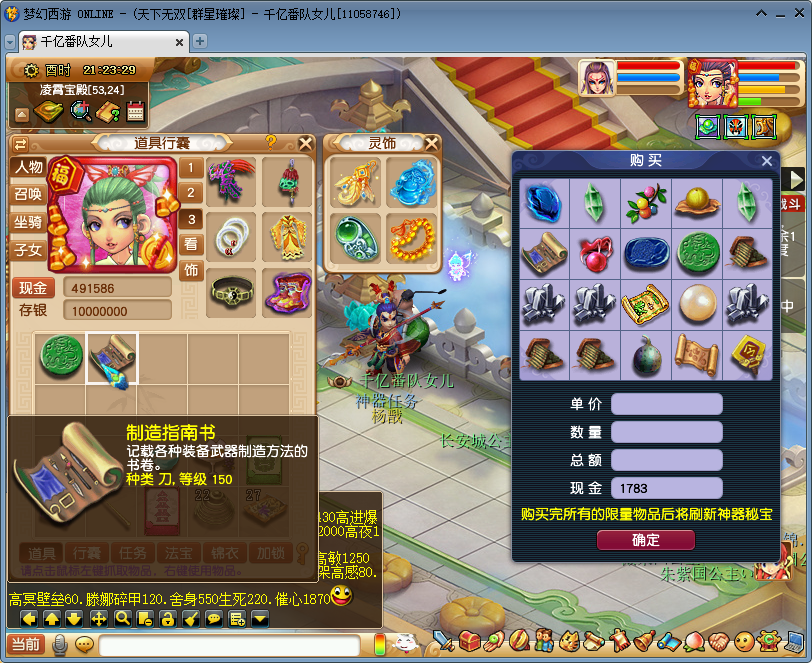Switch to the 人物 tab
This screenshot has height=663, width=812.
click(x=28, y=167)
